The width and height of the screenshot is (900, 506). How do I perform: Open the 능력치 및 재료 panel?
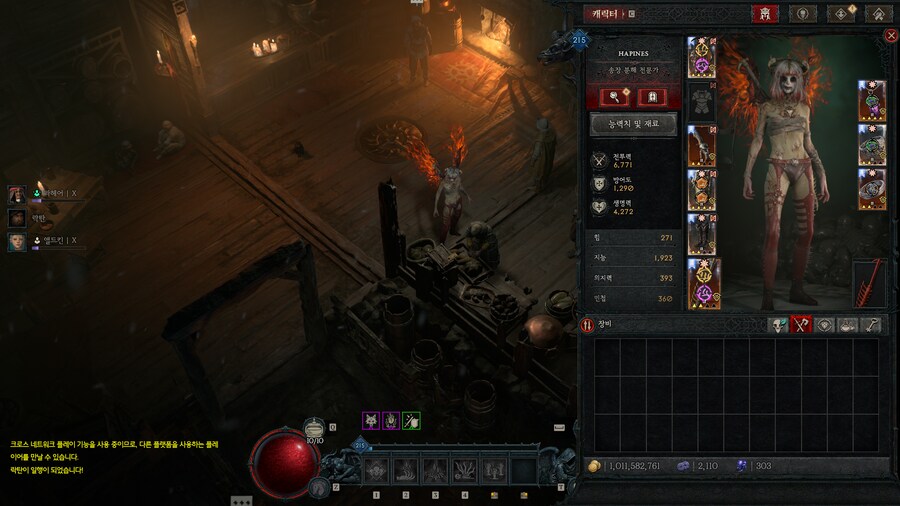pos(634,125)
